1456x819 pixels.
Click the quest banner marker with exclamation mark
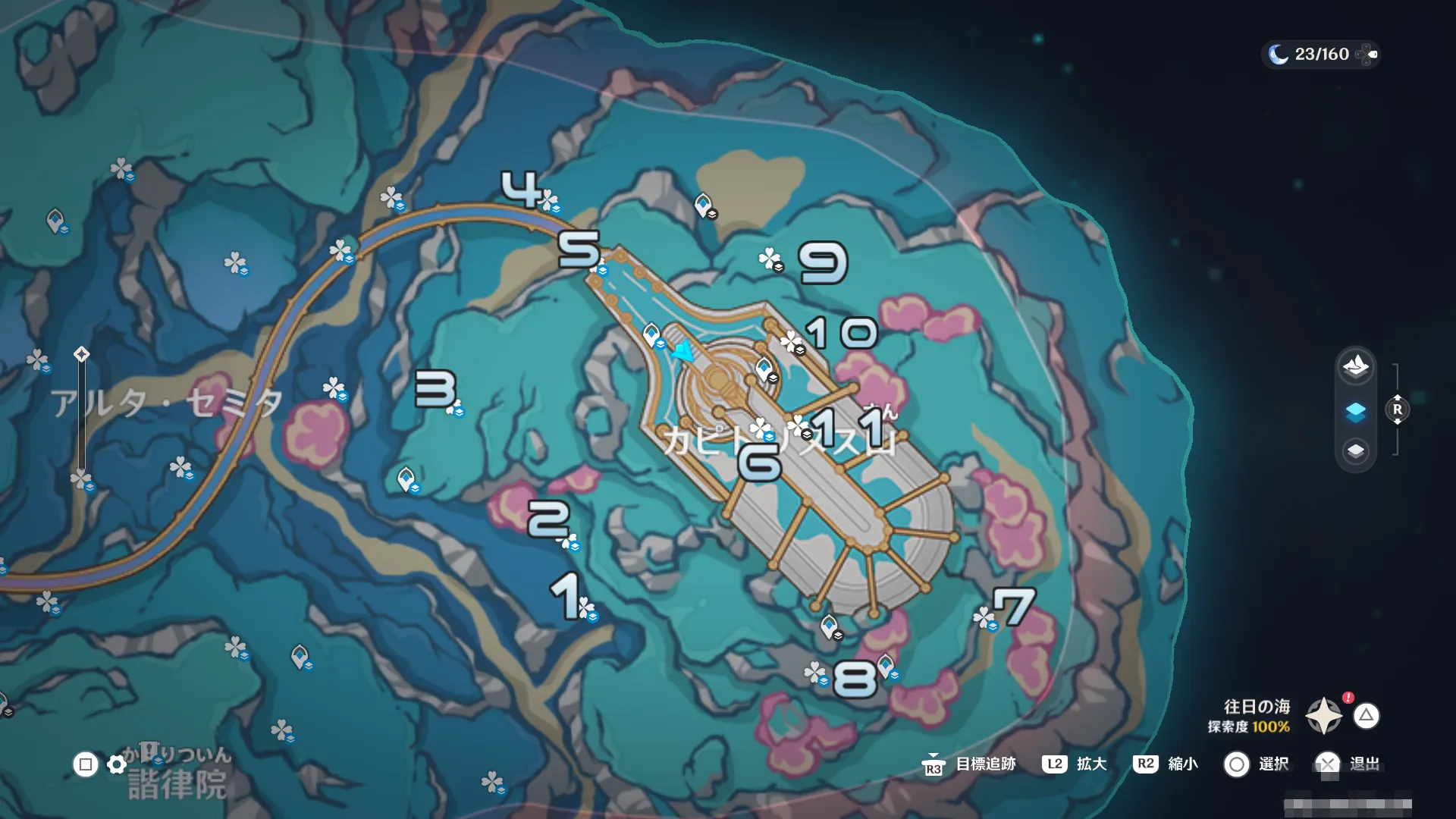[149, 752]
